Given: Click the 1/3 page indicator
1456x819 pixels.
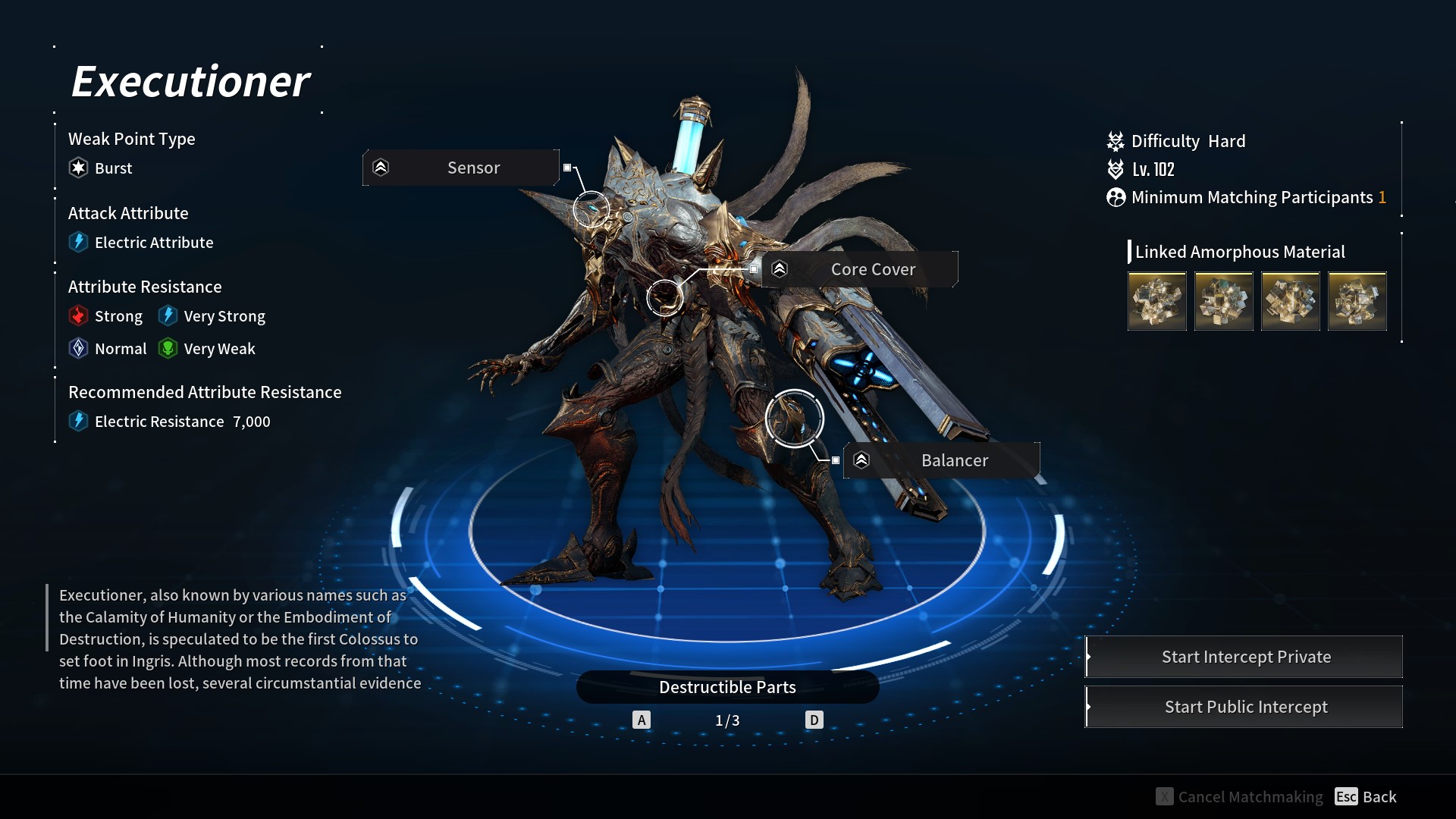Looking at the screenshot, I should tap(727, 720).
